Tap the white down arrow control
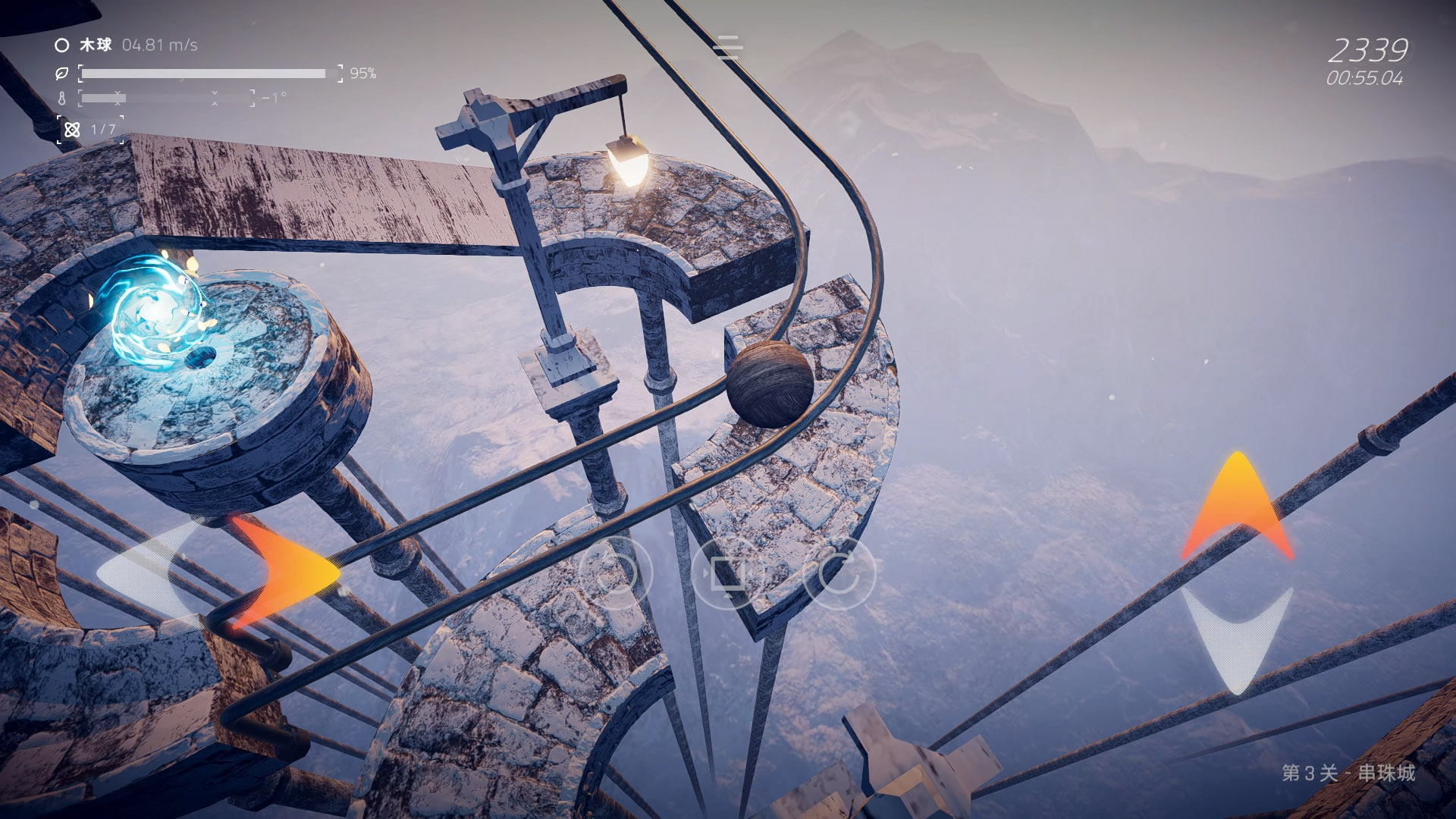Viewport: 1456px width, 819px height. (x=1237, y=637)
